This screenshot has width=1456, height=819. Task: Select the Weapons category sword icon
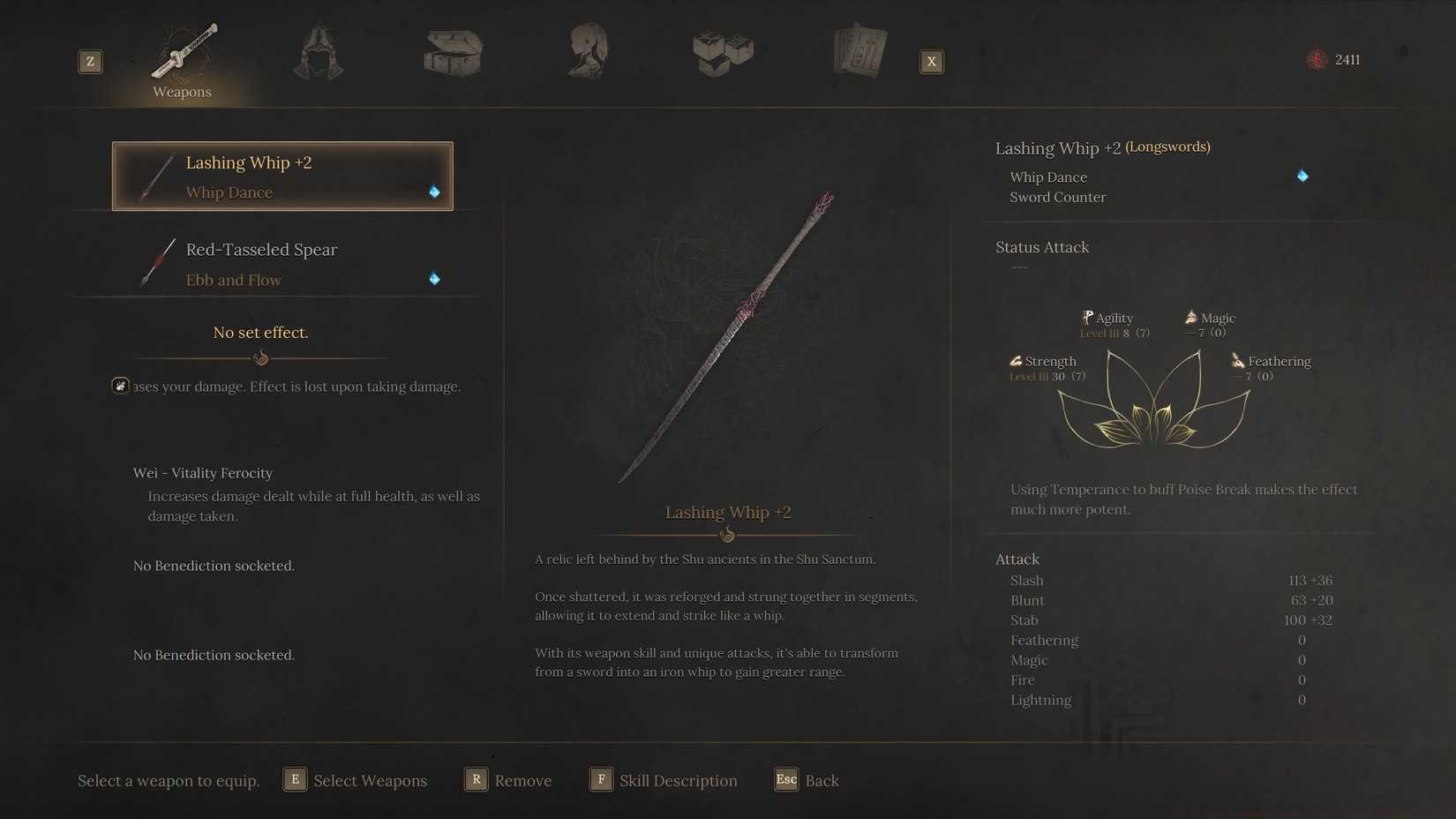(x=182, y=51)
